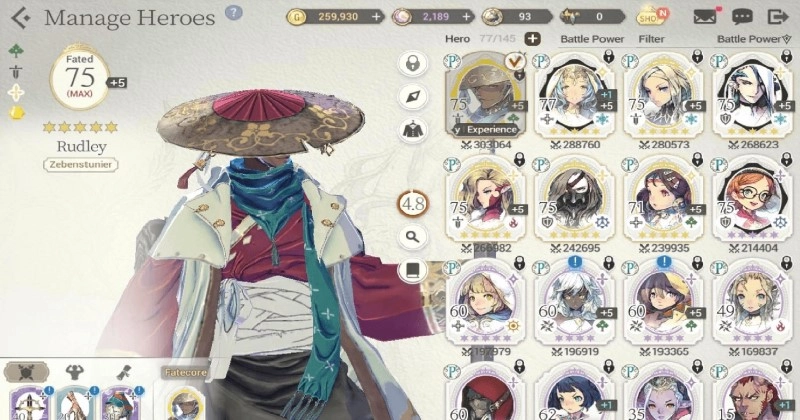Toggle the hero lock padlock icon
The image size is (800, 420).
(412, 63)
